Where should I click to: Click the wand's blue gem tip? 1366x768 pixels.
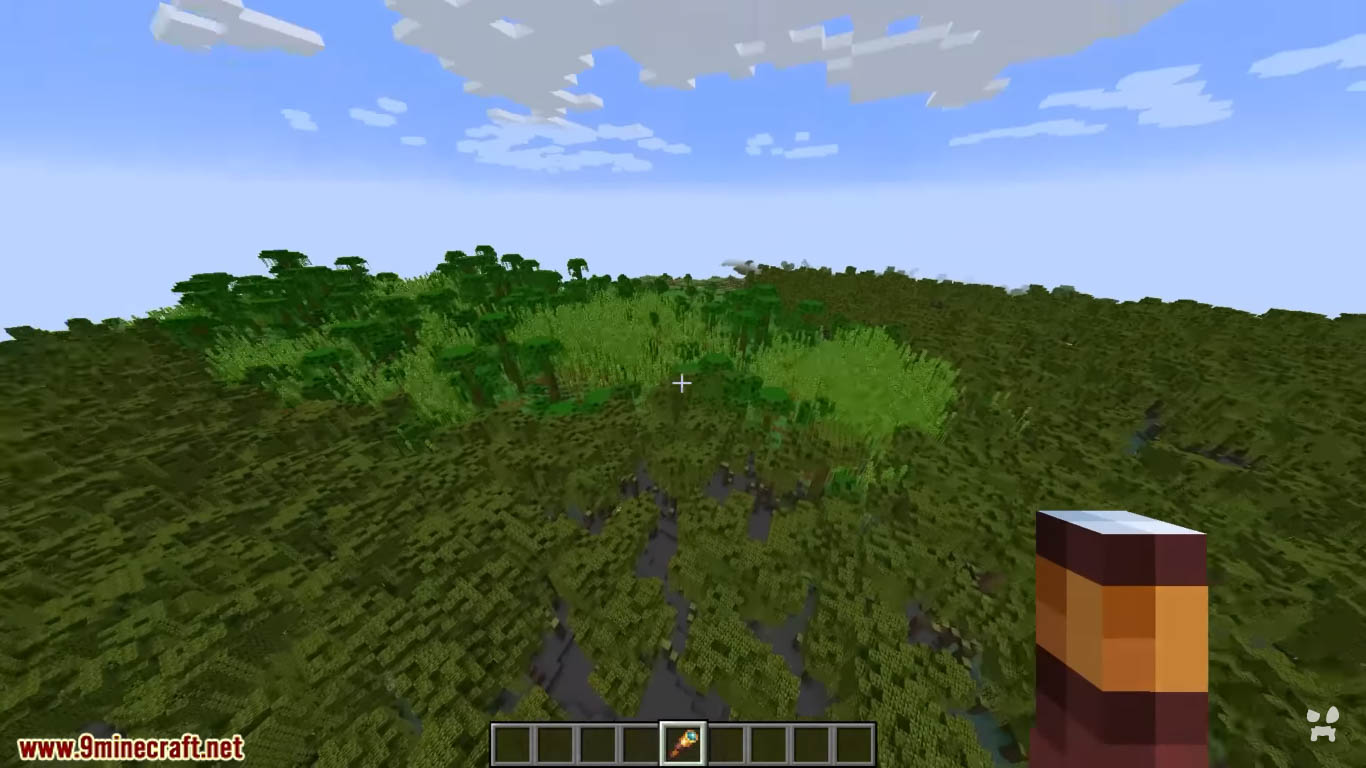(690, 735)
